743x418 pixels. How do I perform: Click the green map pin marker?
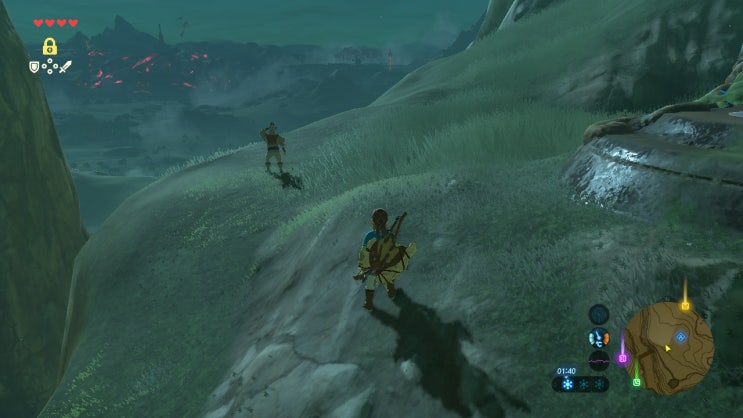636,381
